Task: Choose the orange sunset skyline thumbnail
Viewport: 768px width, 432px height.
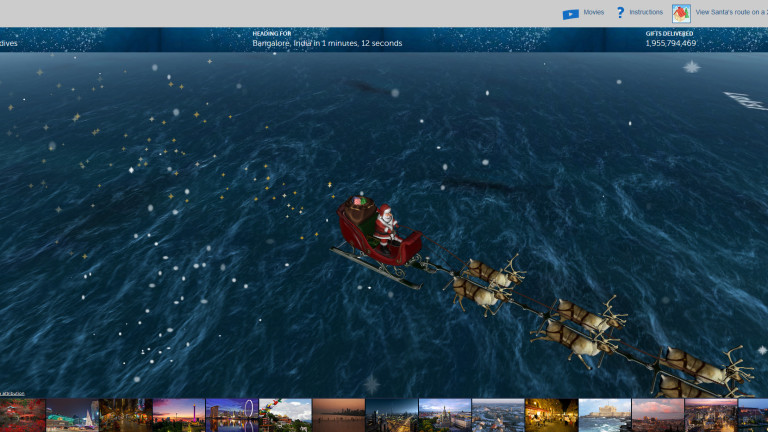Action: 338,415
